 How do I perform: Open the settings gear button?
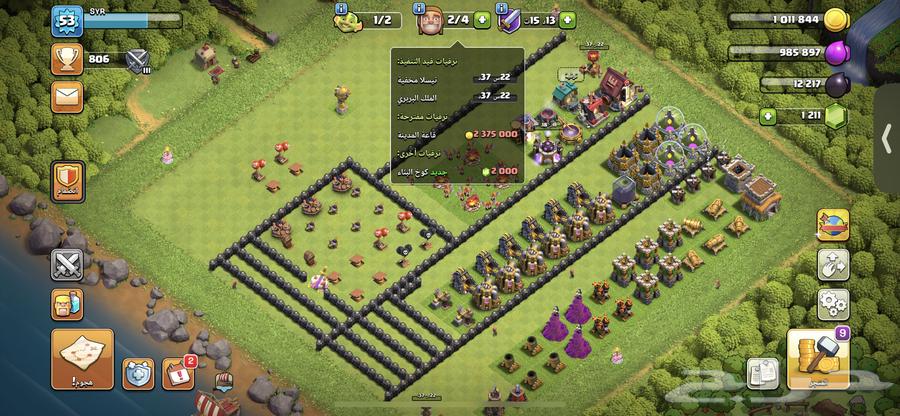coord(832,302)
